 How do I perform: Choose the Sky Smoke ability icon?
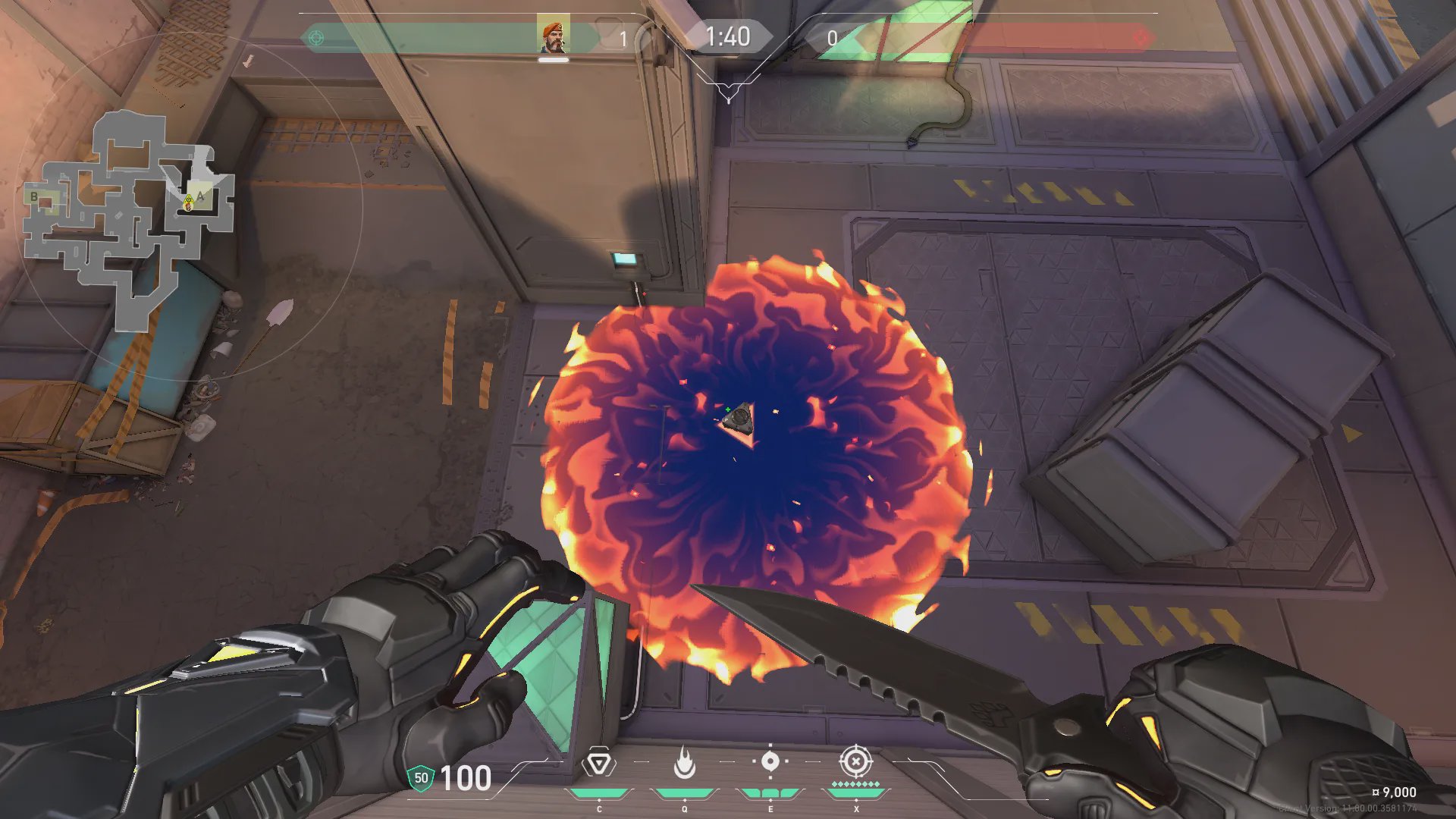click(x=770, y=761)
